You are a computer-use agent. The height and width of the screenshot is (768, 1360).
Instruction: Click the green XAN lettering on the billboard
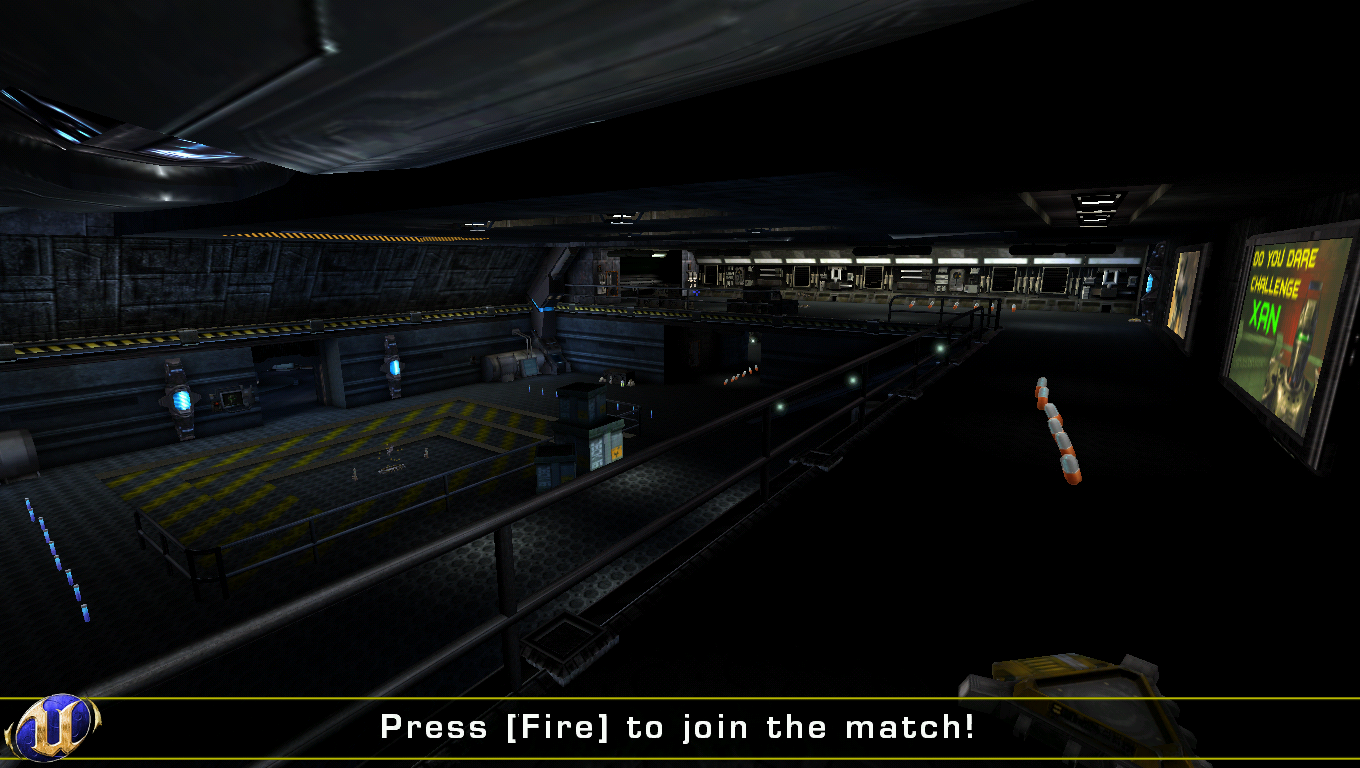(x=1267, y=313)
